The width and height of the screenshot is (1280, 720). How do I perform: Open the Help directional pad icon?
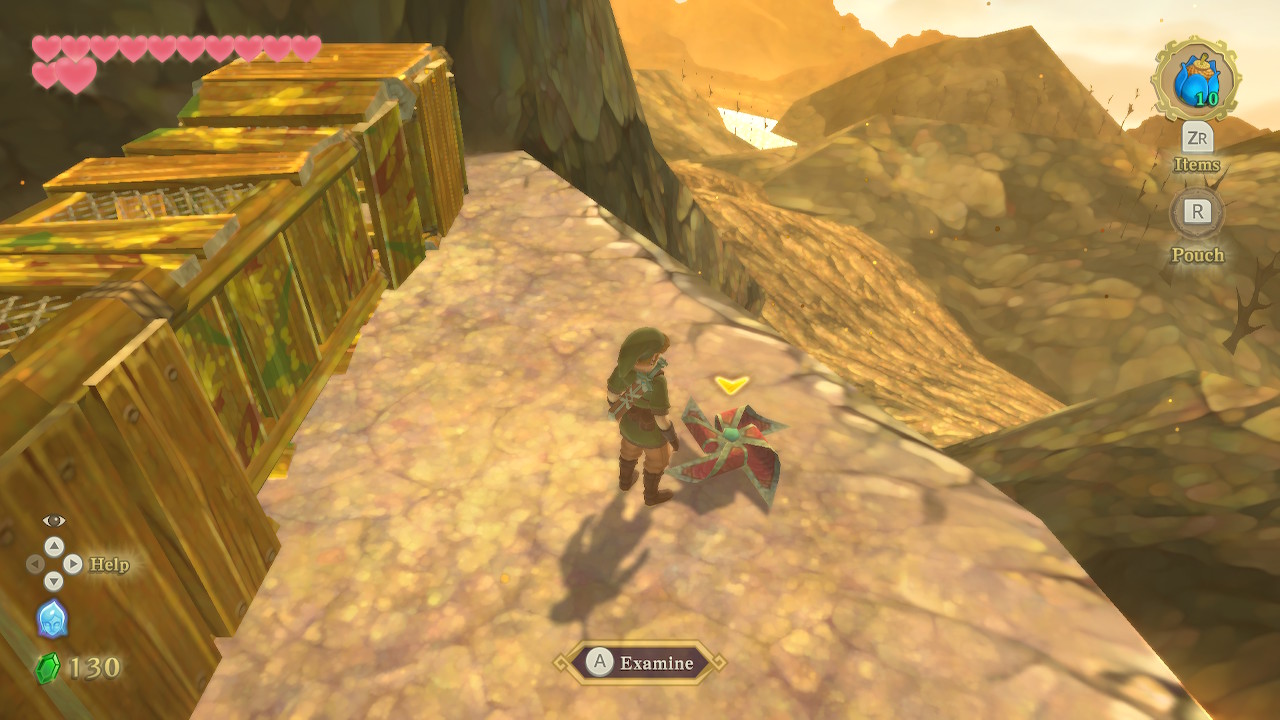[54, 564]
